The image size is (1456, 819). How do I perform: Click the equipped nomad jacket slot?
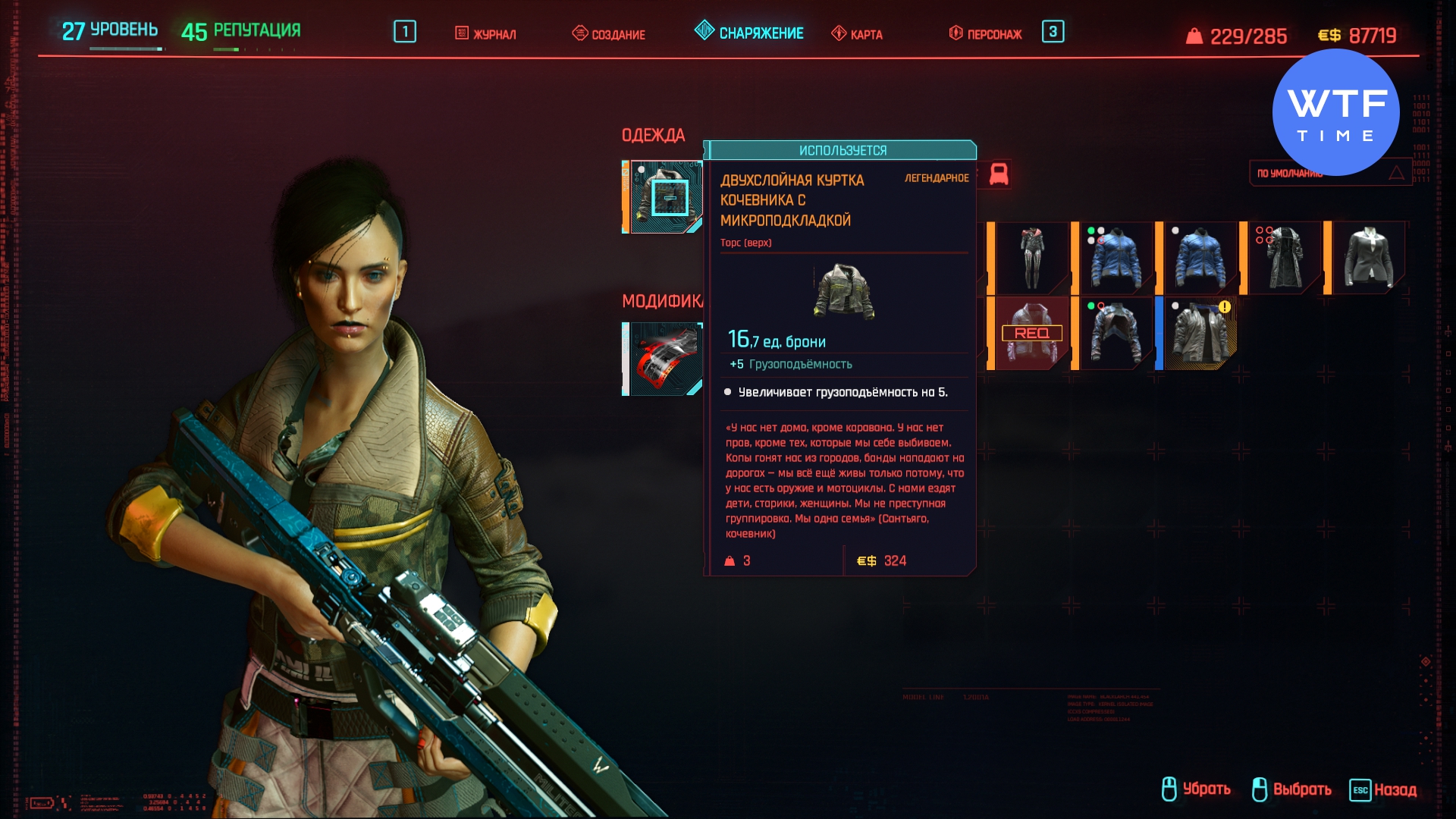point(664,197)
